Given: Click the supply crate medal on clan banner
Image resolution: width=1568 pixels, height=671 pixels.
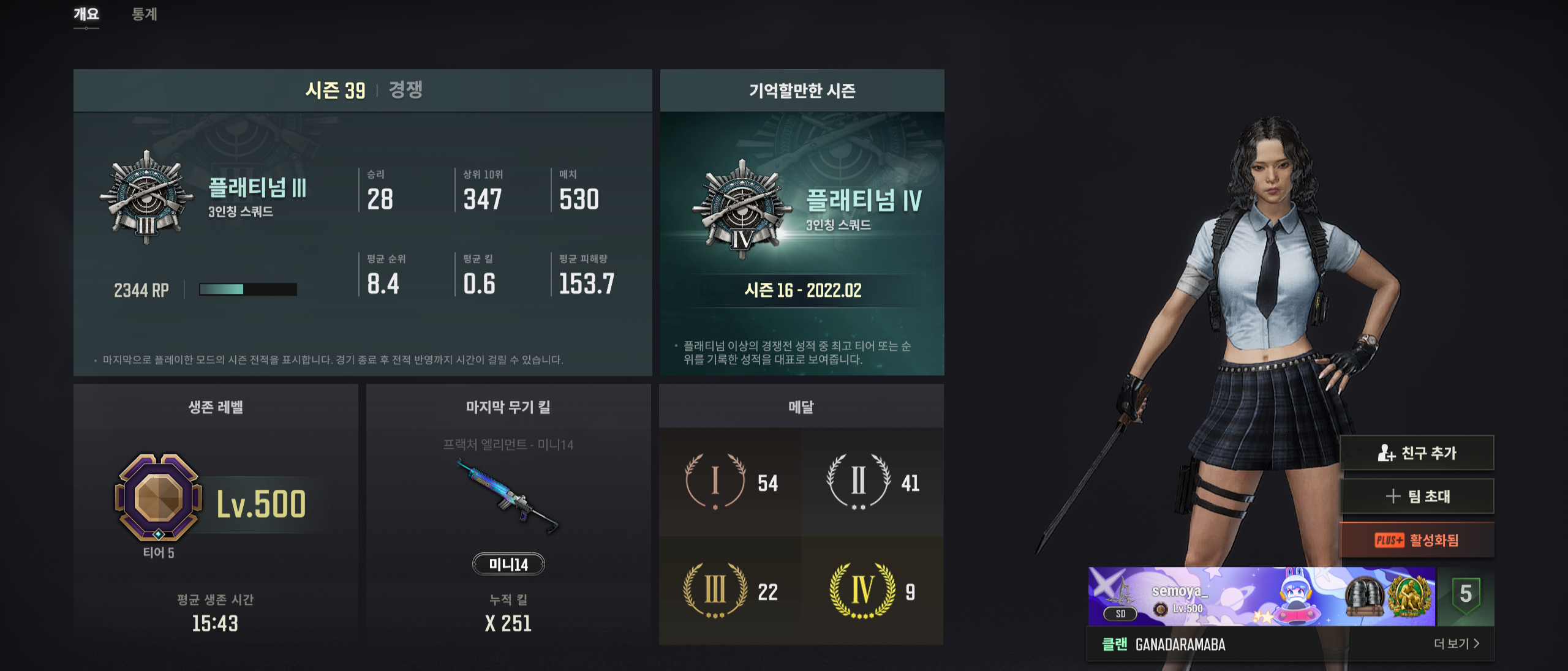Looking at the screenshot, I should 1365,596.
